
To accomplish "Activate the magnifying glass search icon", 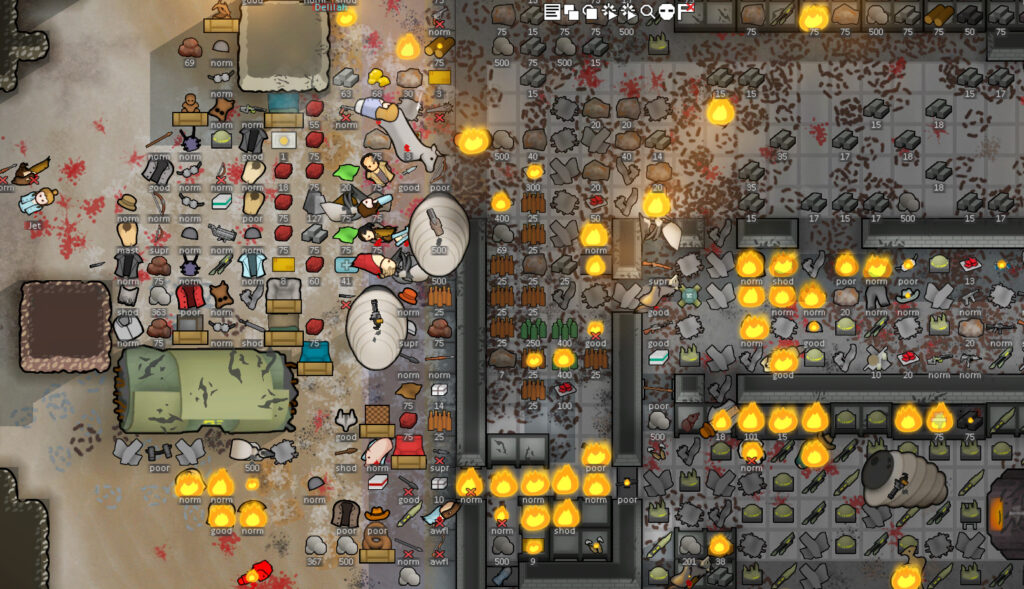I will click(648, 12).
